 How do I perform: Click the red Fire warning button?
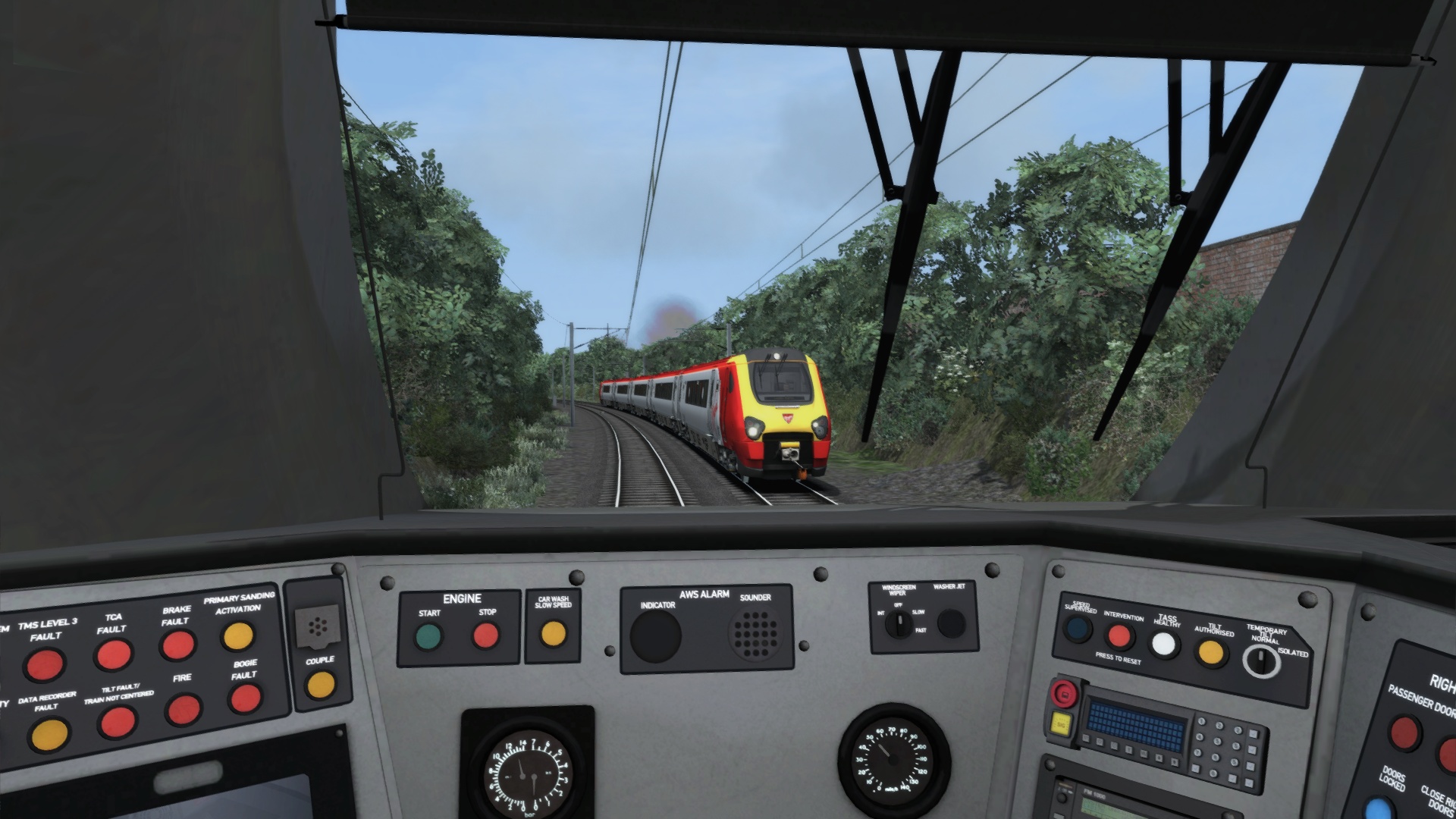pos(183,710)
